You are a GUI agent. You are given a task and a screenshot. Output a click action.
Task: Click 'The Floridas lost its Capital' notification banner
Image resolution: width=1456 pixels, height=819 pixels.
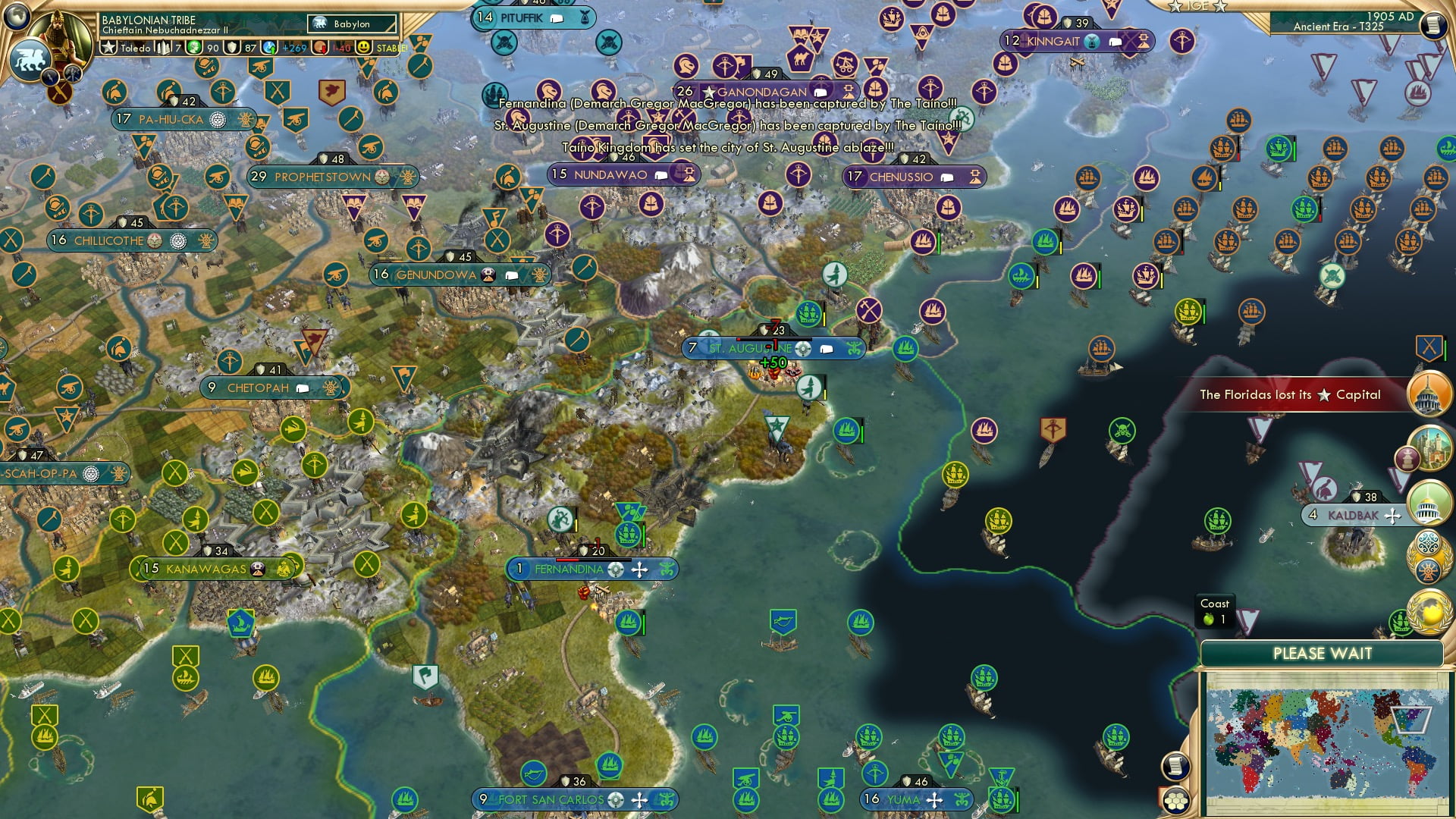[1289, 394]
